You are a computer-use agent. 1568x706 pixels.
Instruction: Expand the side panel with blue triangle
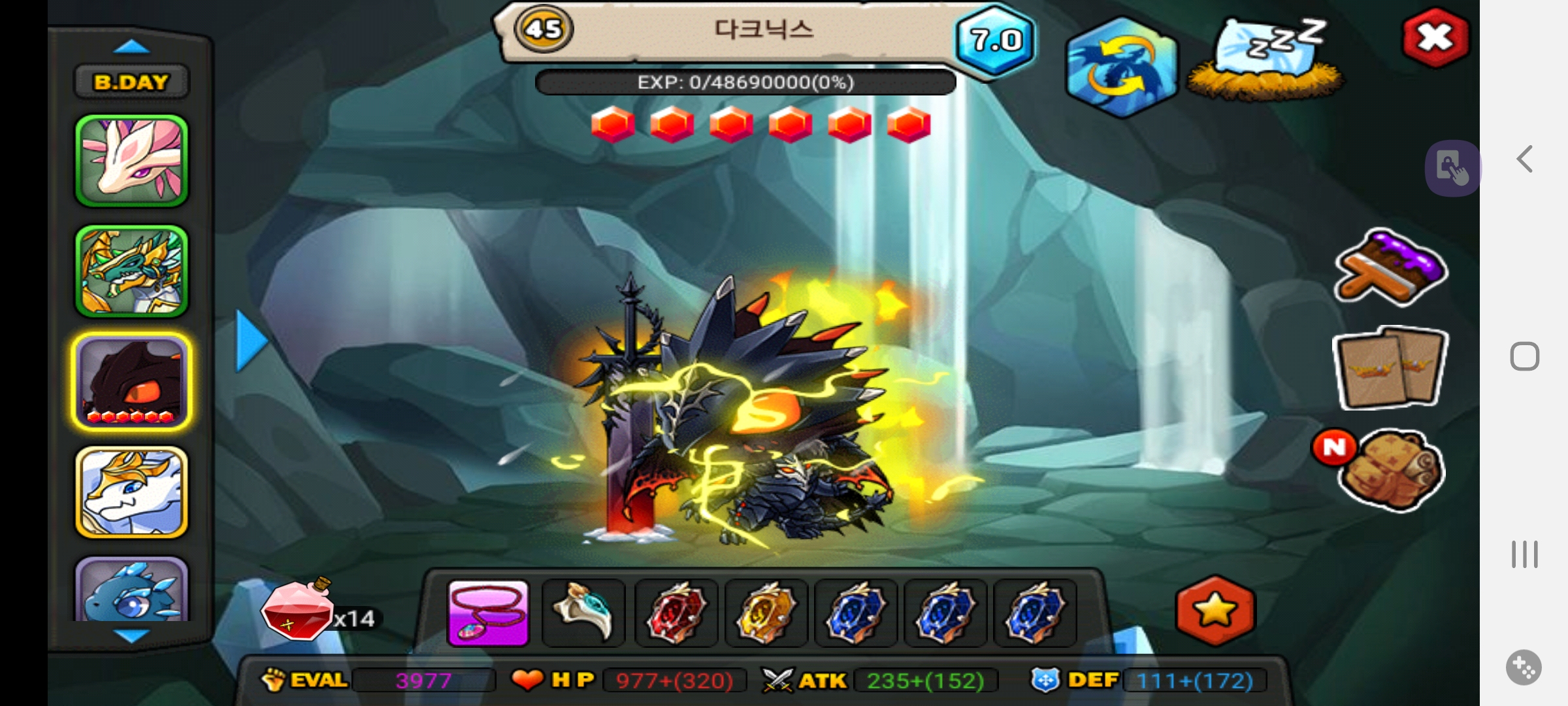[x=251, y=341]
